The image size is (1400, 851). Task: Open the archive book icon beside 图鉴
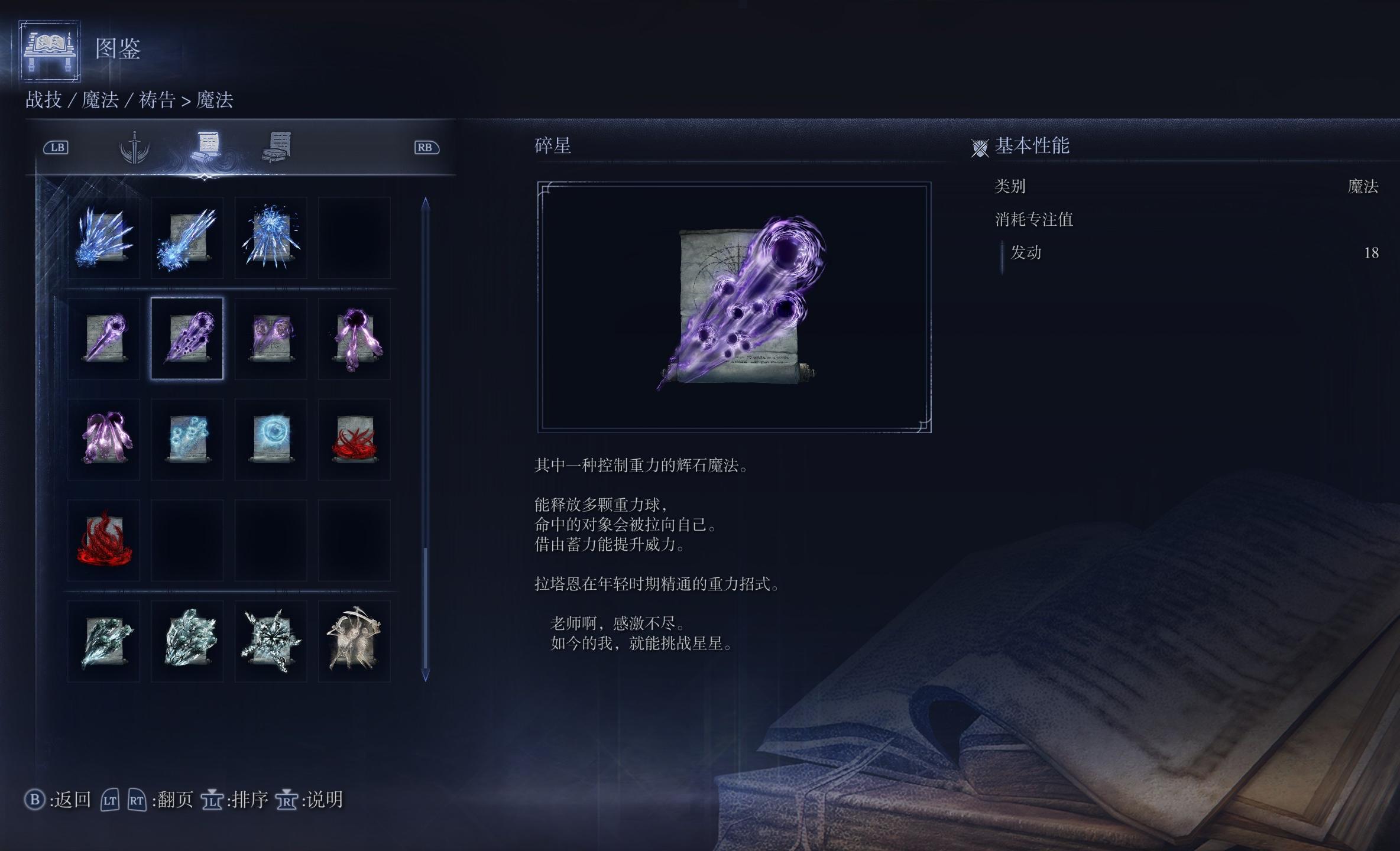(50, 50)
